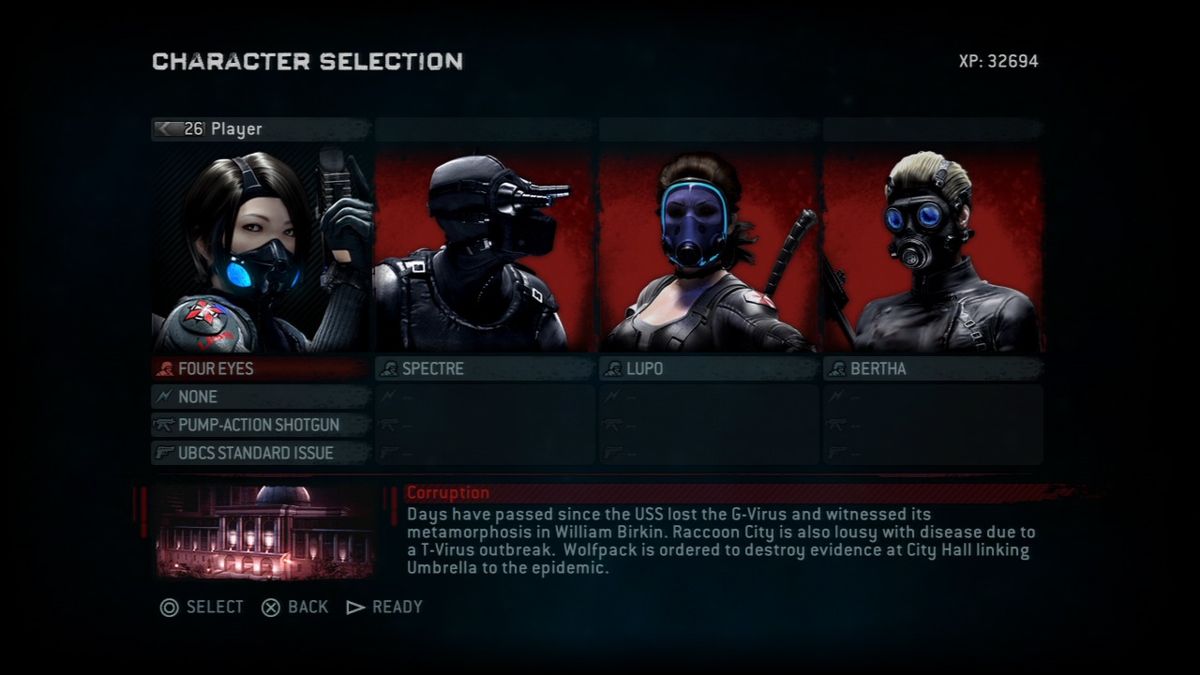
Task: Click the left arrow beside Player
Action: [x=166, y=129]
